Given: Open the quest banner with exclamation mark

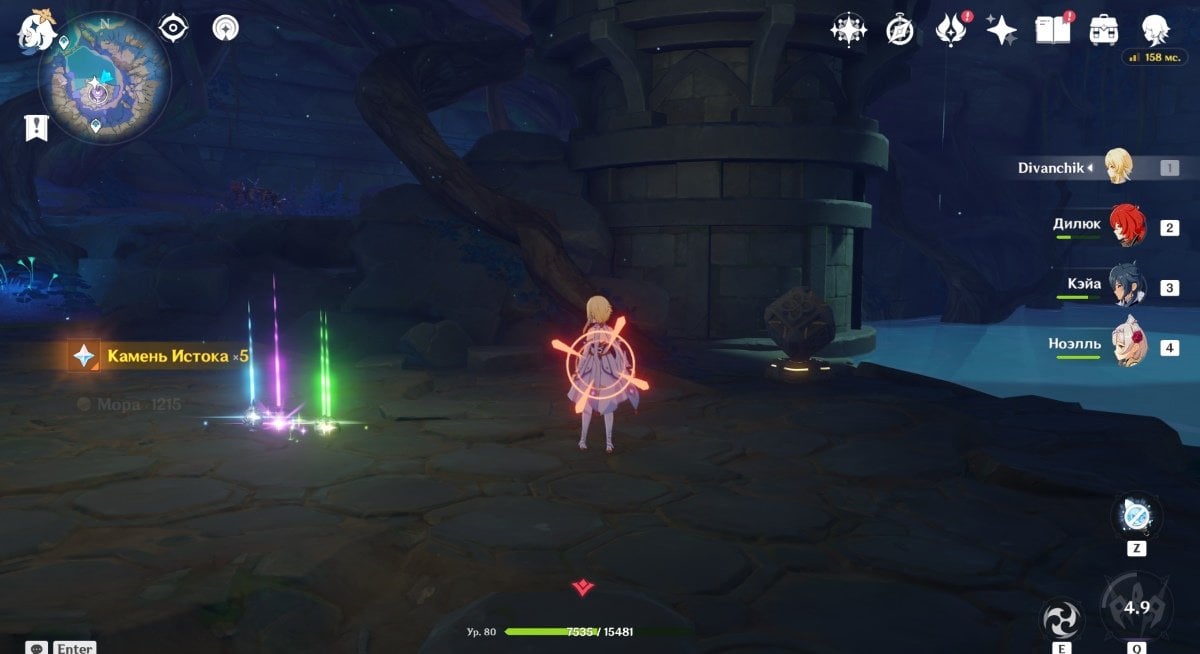Looking at the screenshot, I should pyautogui.click(x=37, y=128).
